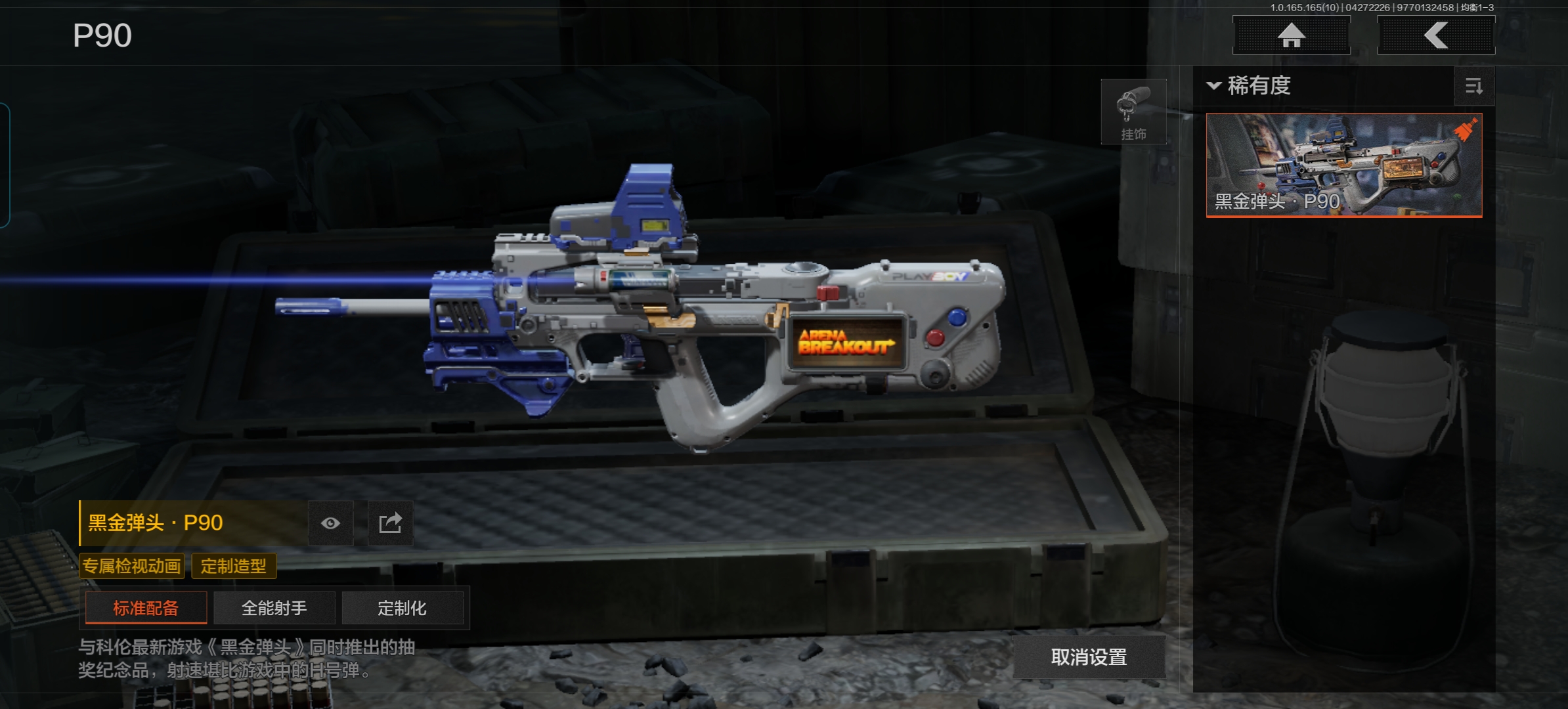Open the 稀有度 rarity dropdown

click(x=1249, y=86)
